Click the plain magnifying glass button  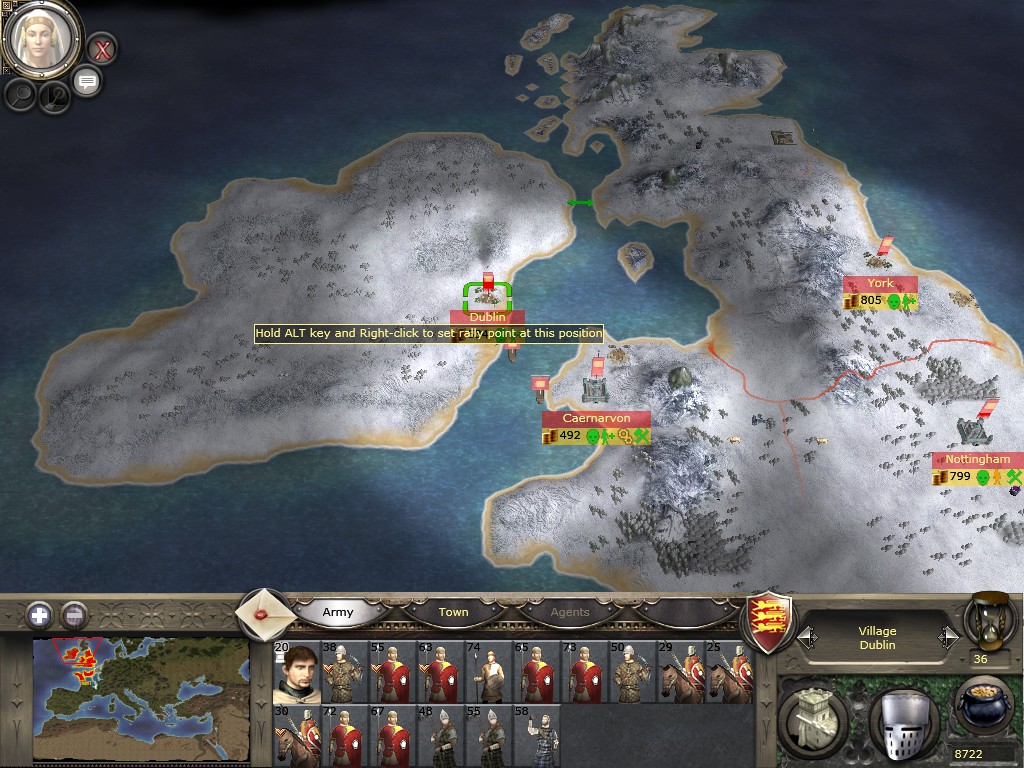(20, 94)
